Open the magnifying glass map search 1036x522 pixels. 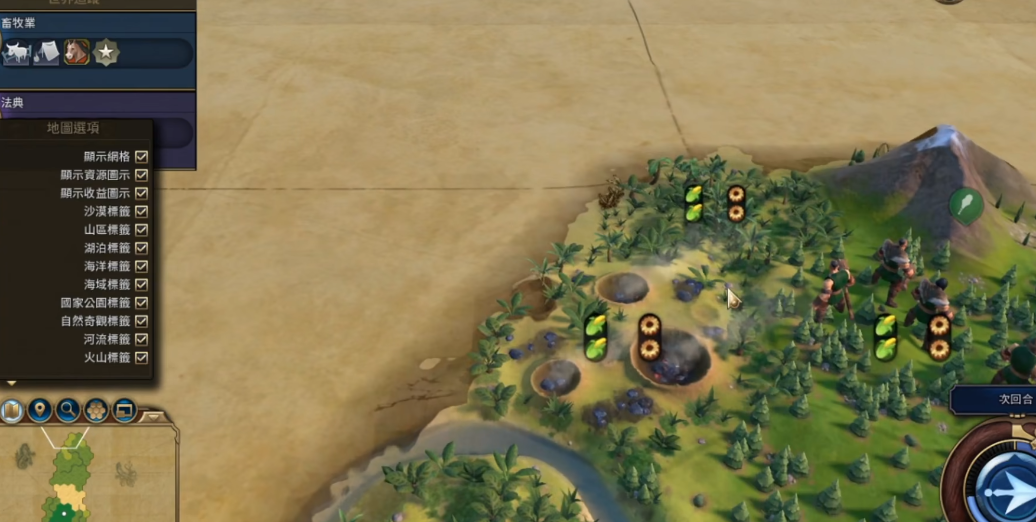pos(68,410)
